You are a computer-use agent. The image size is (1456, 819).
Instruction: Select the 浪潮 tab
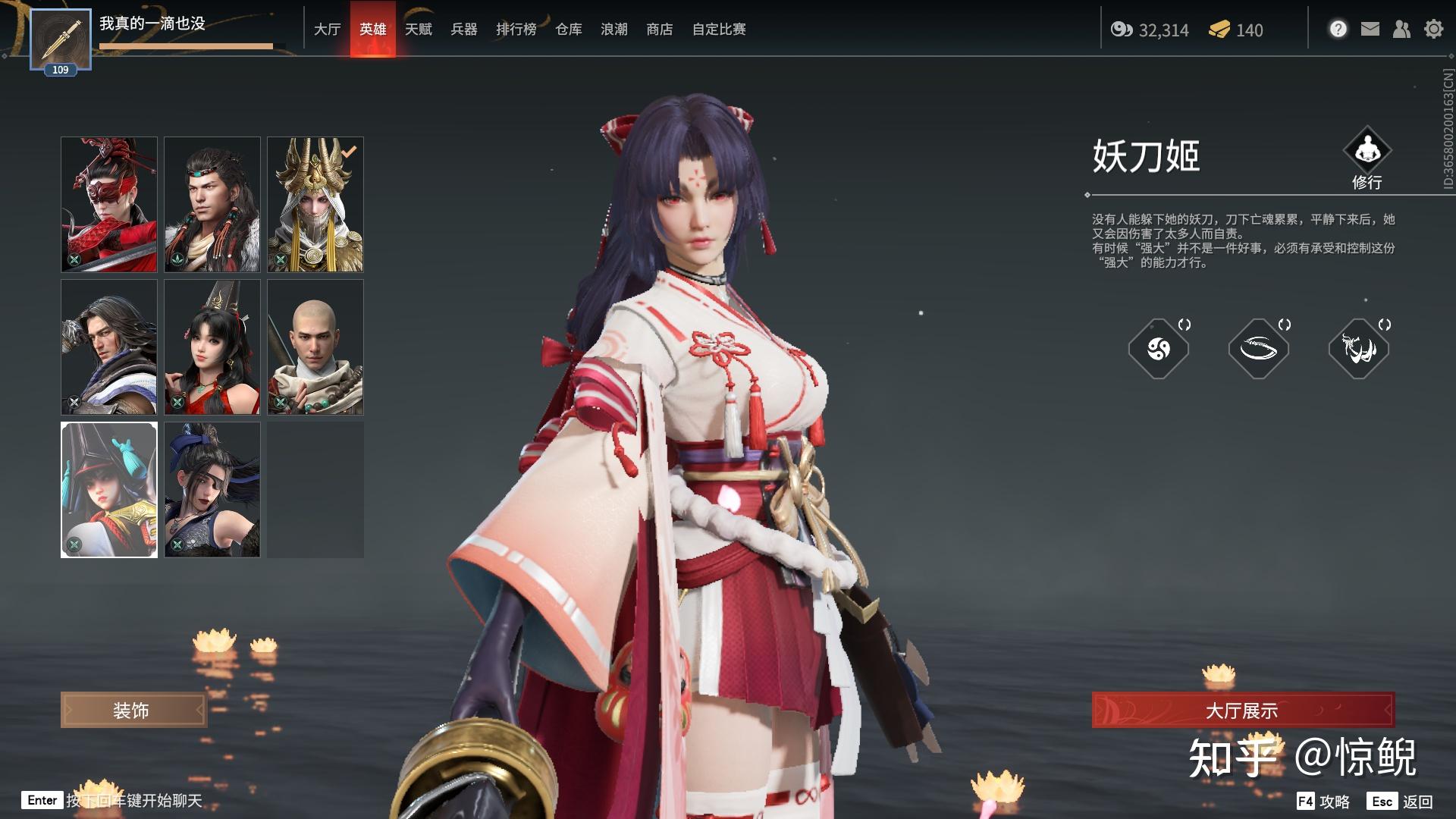tap(613, 30)
